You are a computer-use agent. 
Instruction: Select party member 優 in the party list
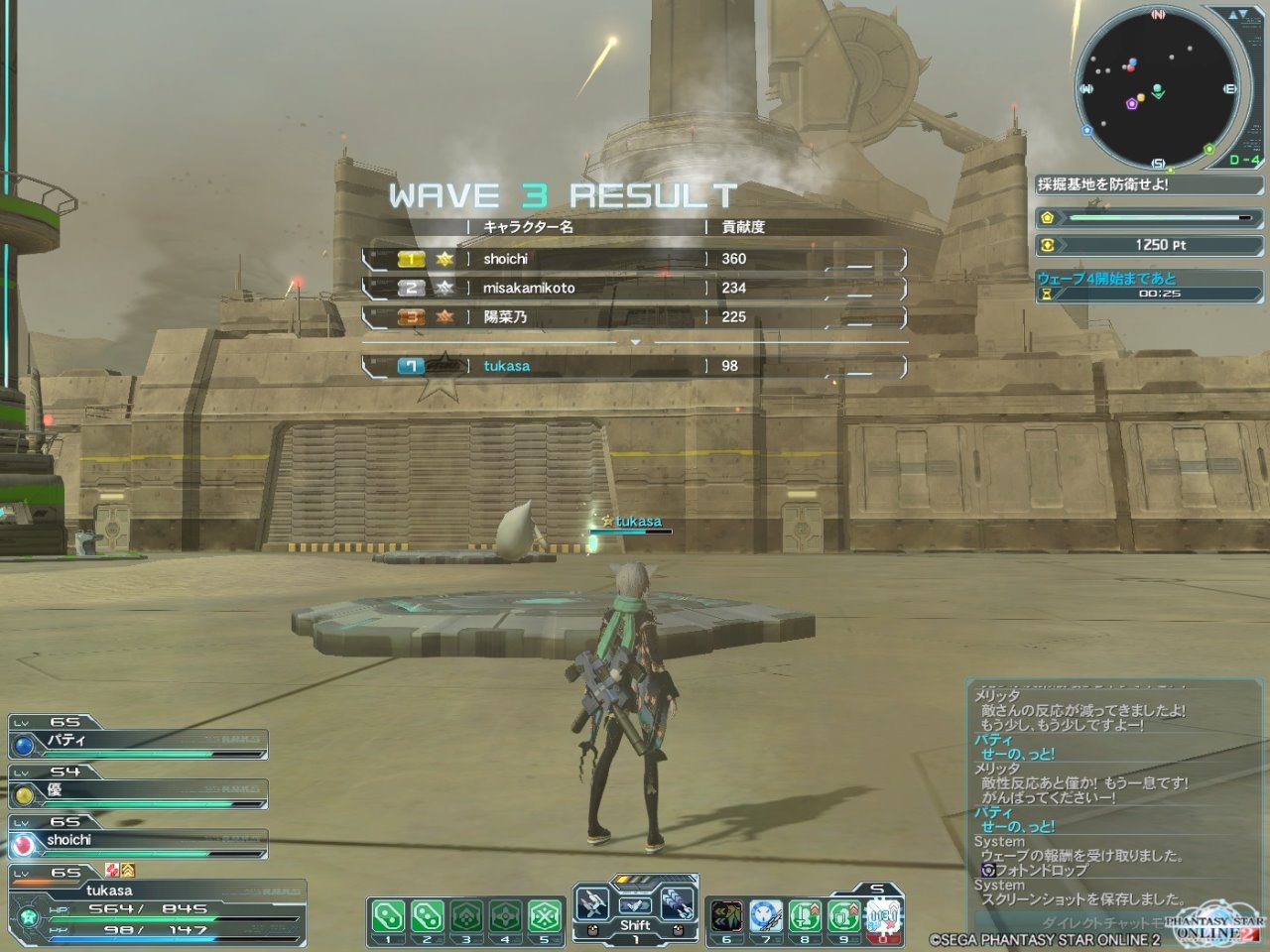pos(139,791)
